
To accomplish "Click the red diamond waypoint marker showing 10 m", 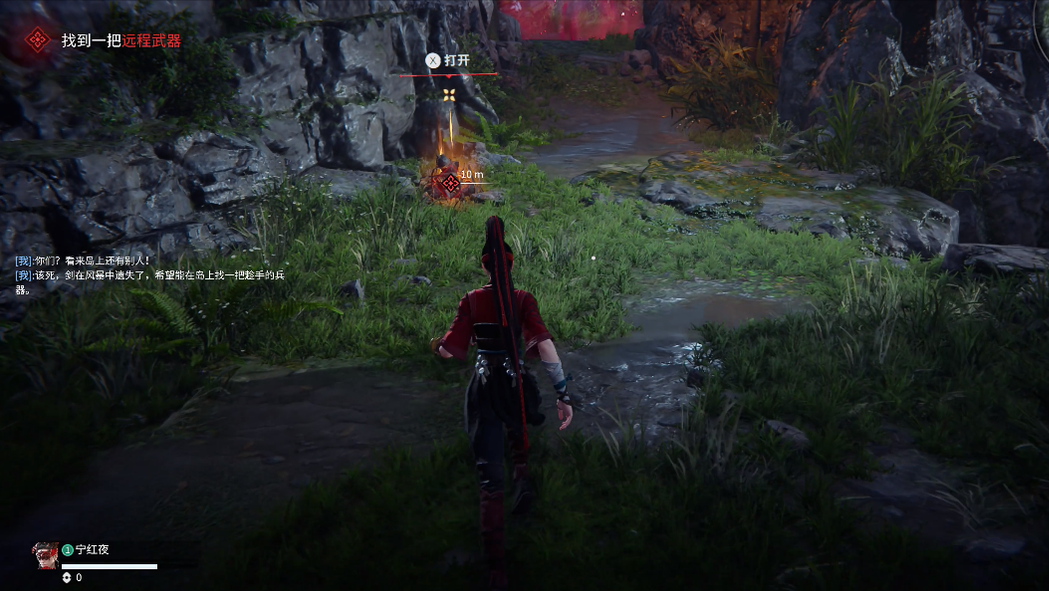I will tap(450, 182).
